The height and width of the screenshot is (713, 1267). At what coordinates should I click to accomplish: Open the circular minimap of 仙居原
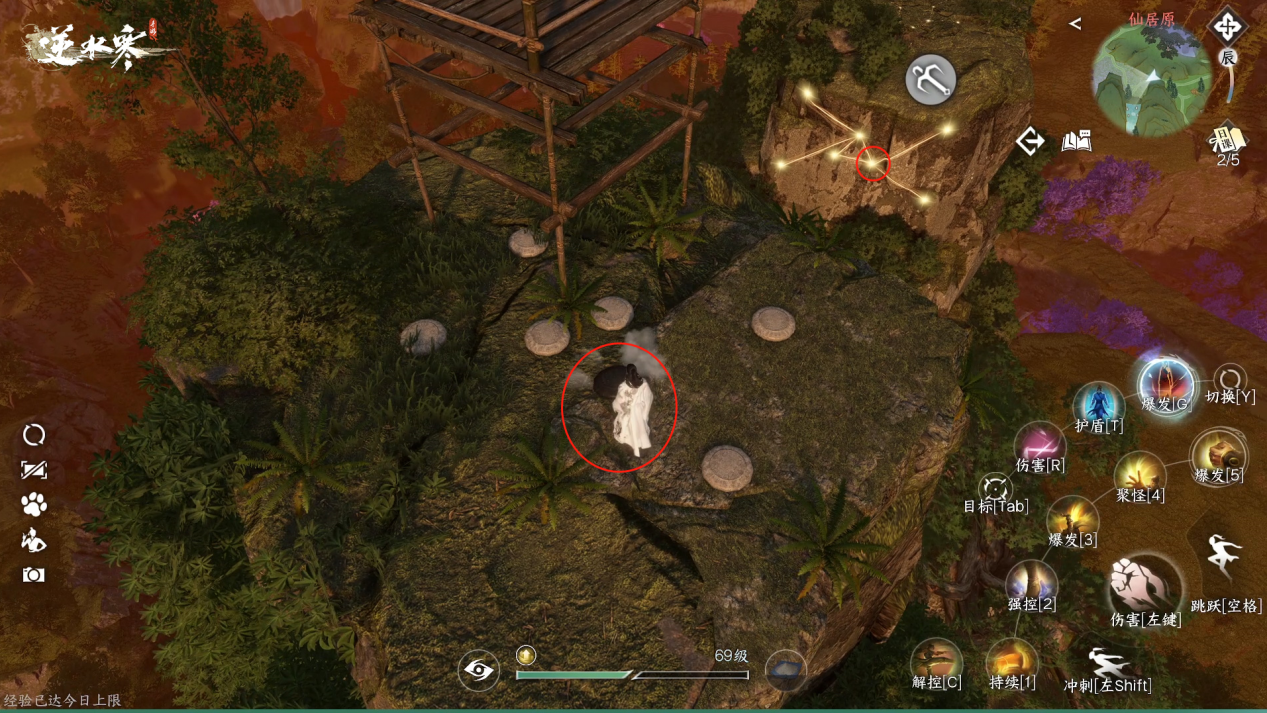click(1151, 79)
